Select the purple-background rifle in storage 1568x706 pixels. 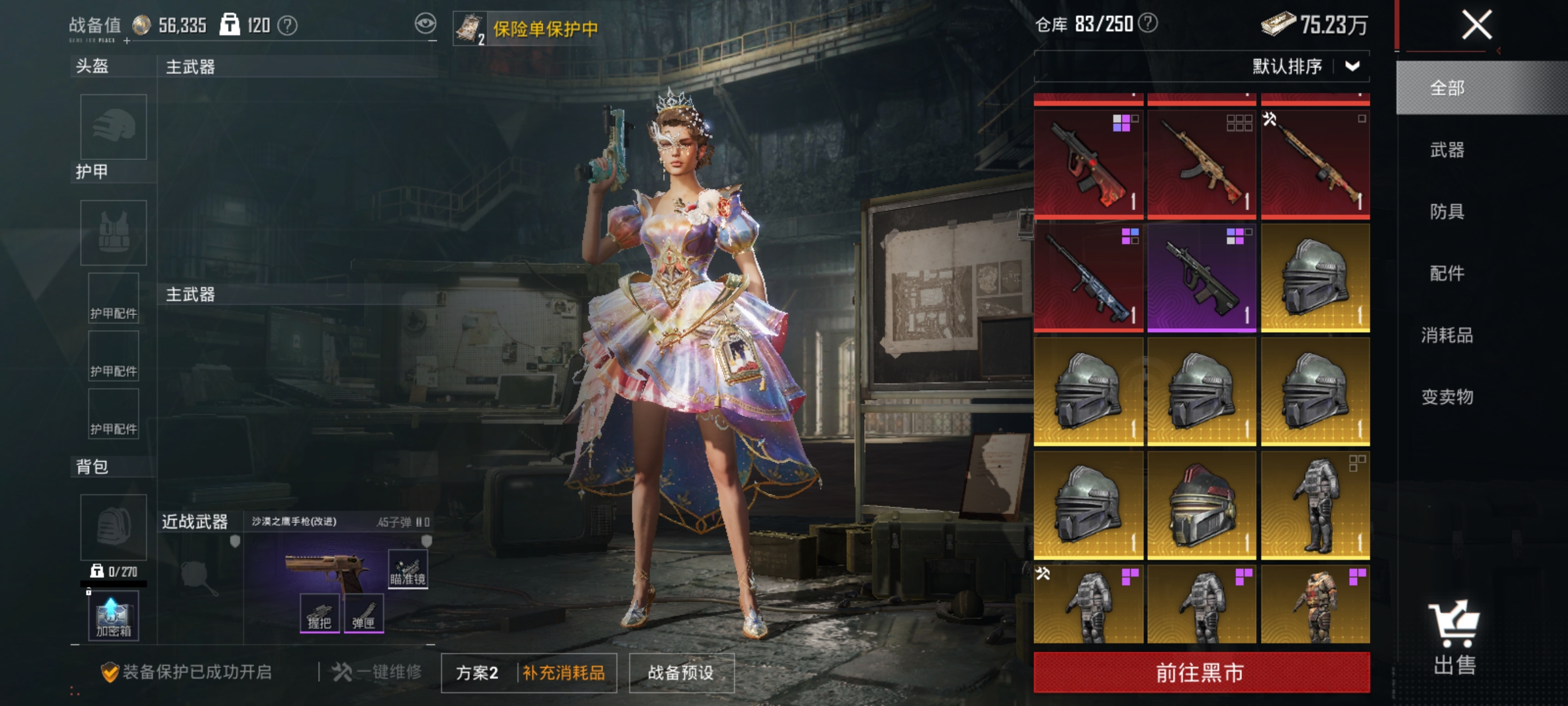pos(1201,278)
